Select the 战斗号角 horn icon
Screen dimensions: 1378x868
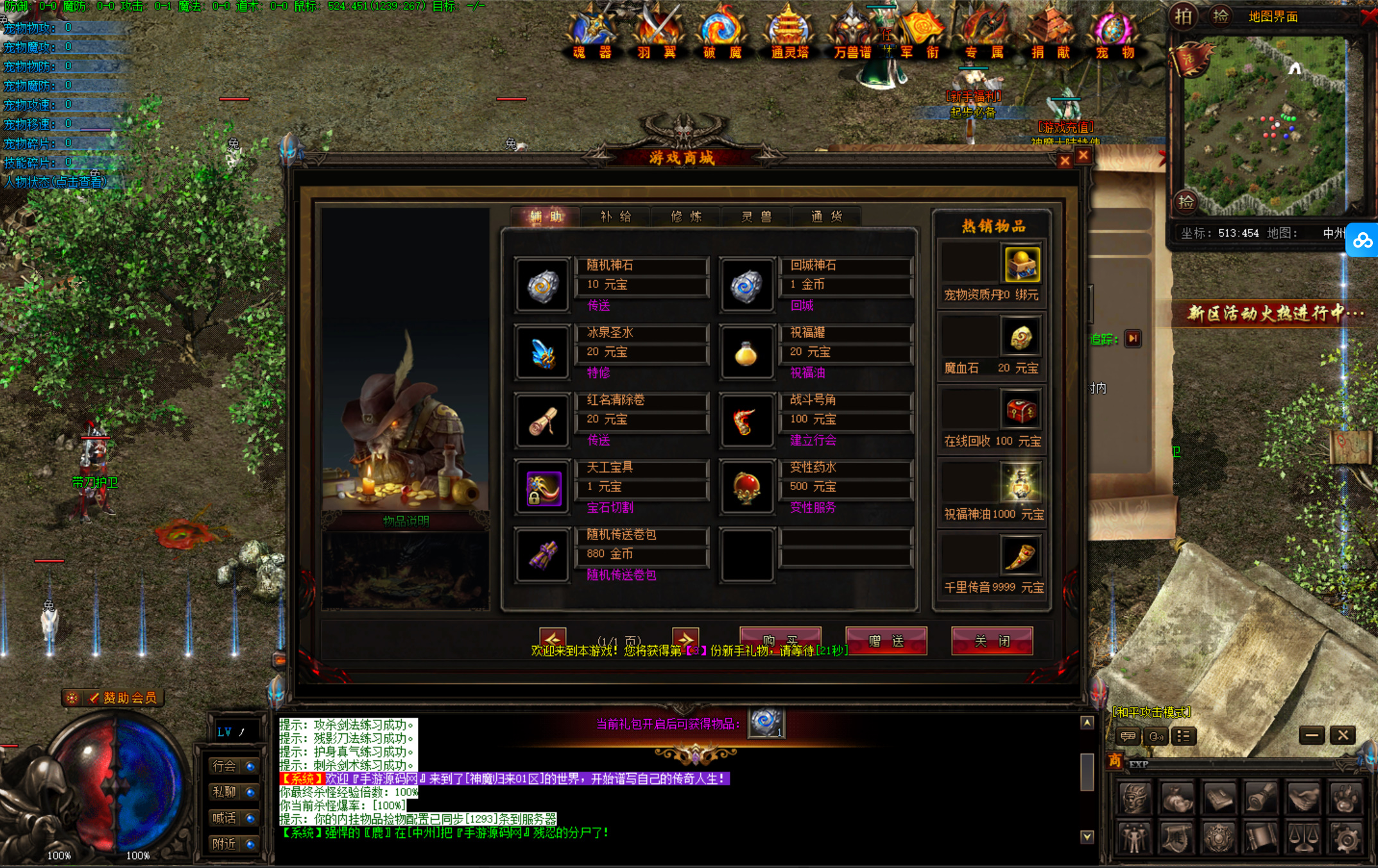(x=746, y=421)
